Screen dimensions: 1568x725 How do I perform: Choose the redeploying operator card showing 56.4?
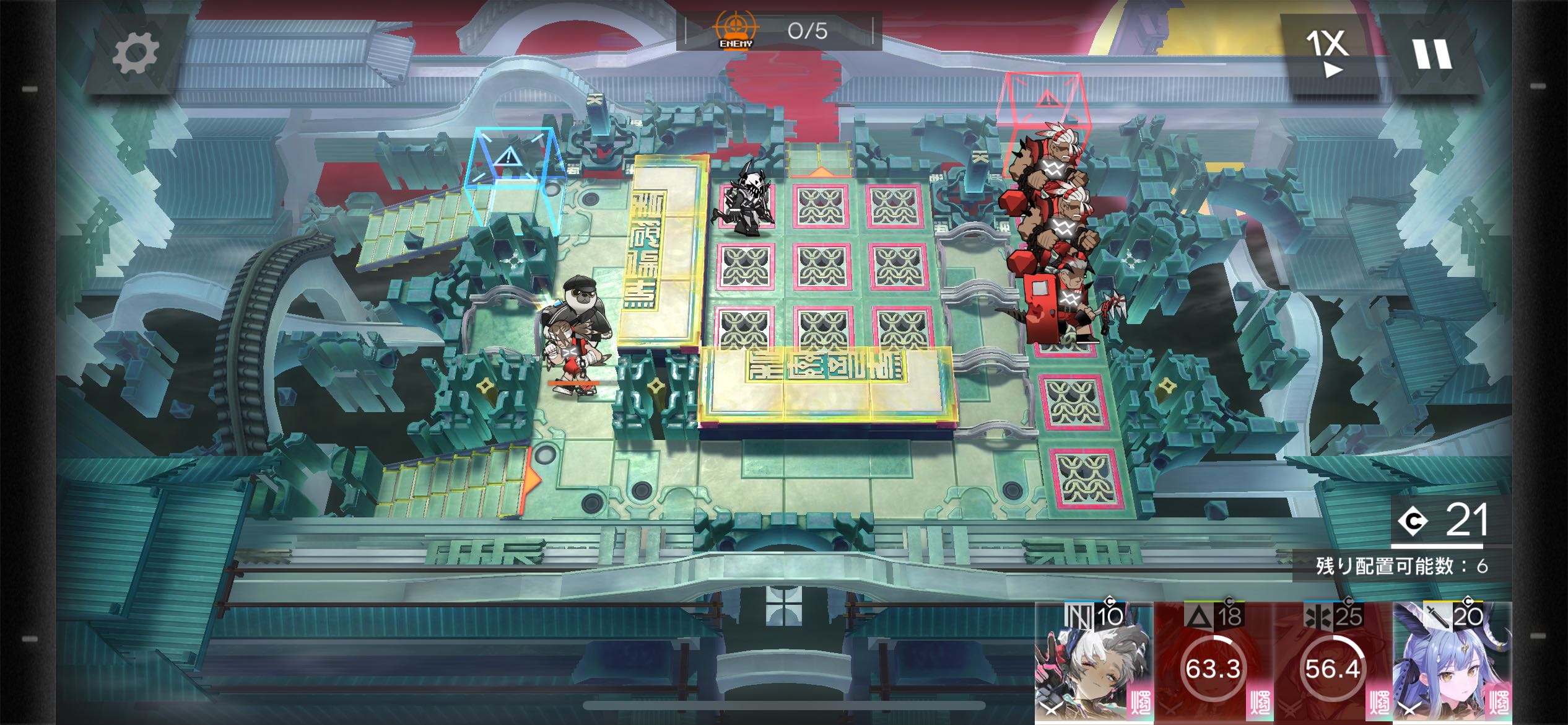[x=1332, y=663]
